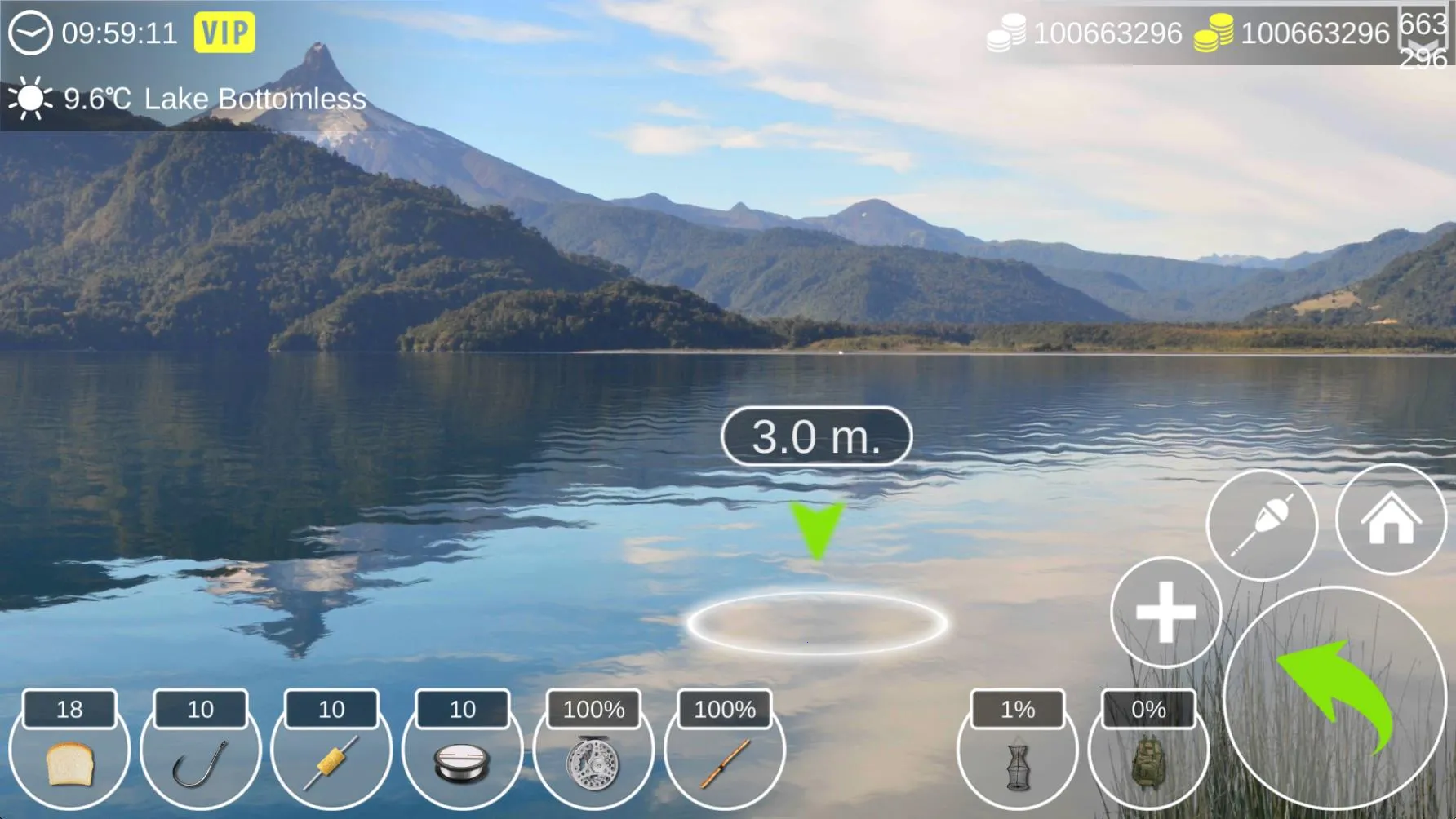
Task: Toggle the VIP badge
Action: click(x=224, y=33)
